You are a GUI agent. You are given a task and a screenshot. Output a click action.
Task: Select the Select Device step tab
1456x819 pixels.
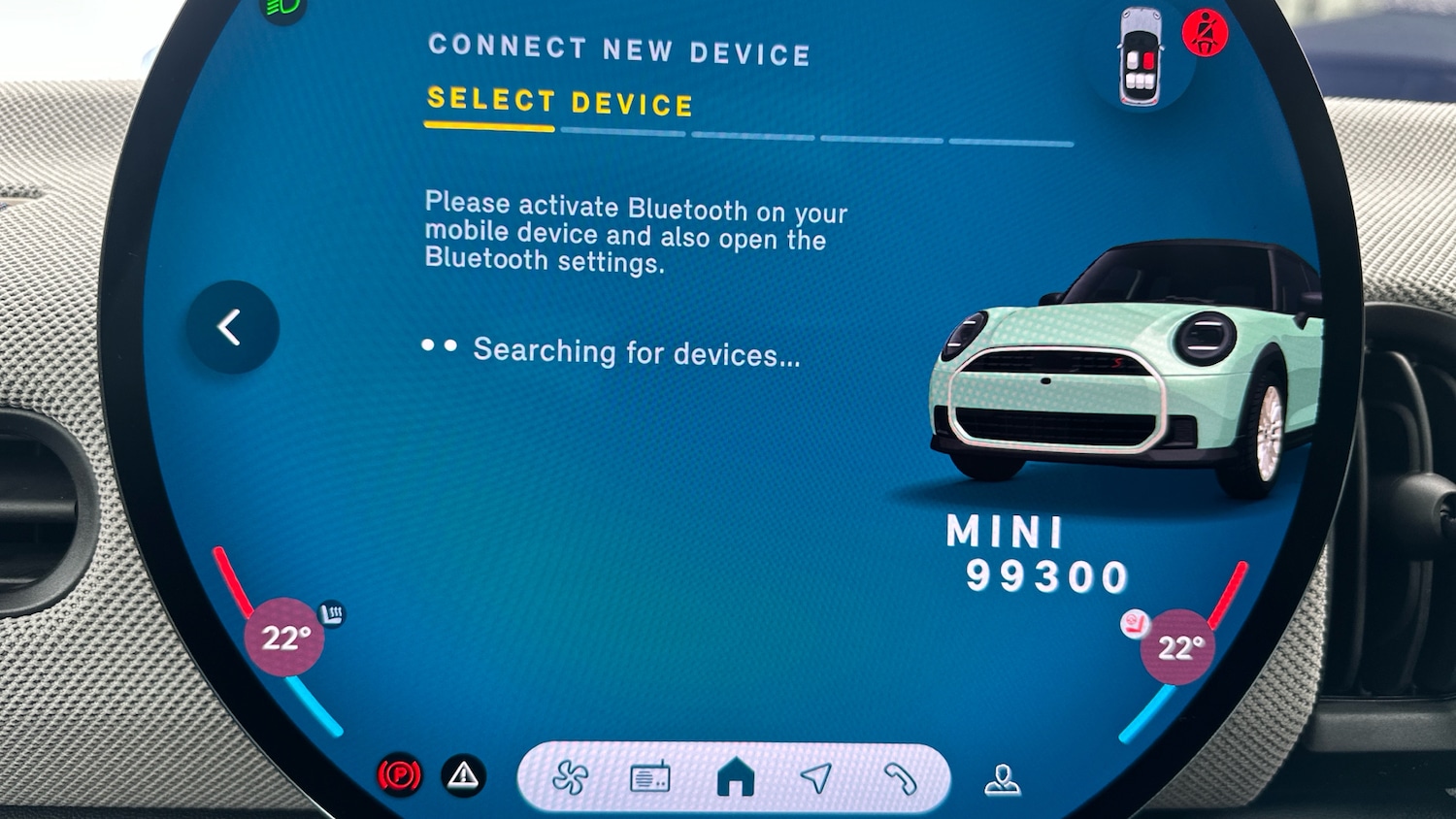point(559,103)
